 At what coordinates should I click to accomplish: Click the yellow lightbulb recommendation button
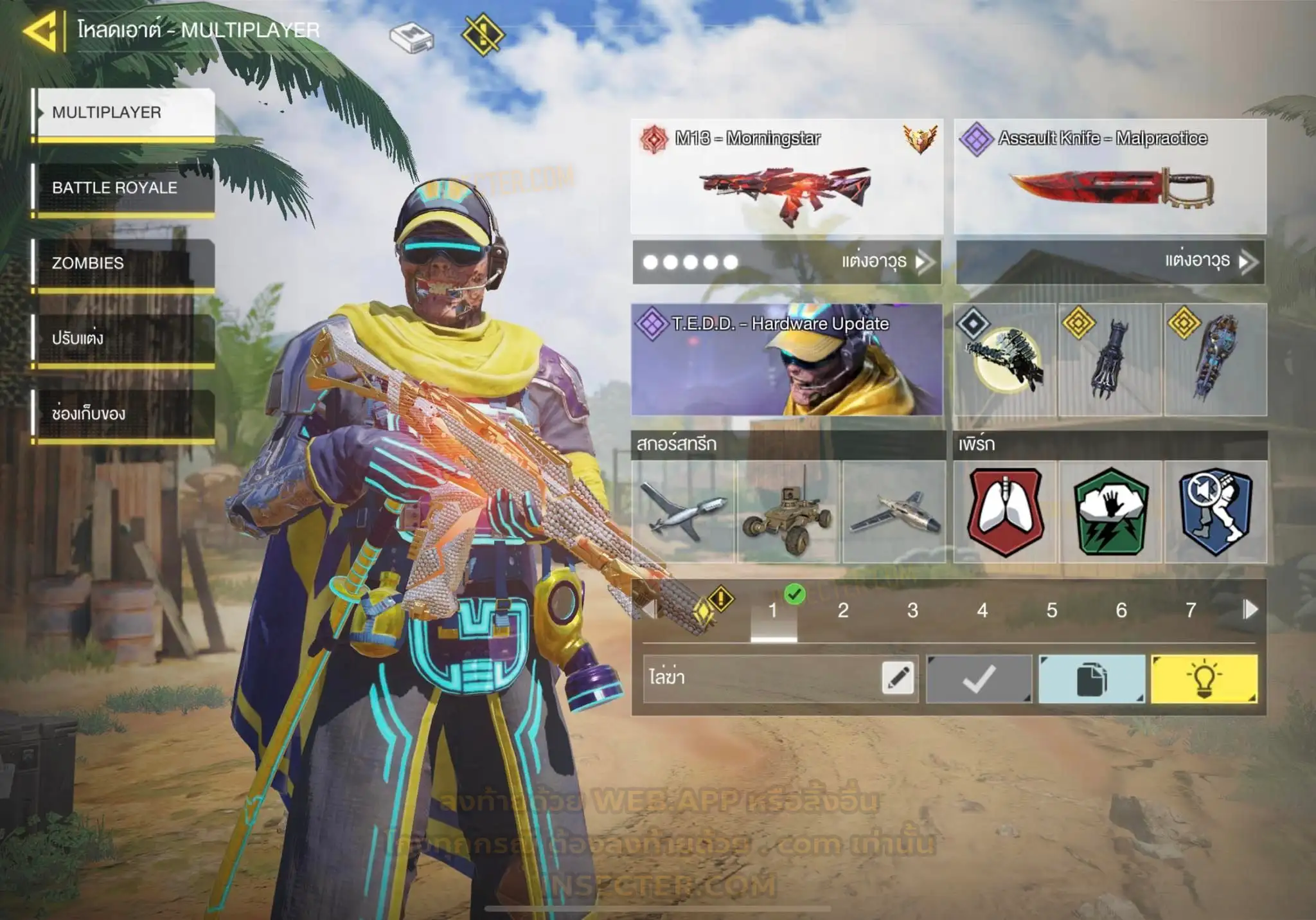click(1204, 679)
